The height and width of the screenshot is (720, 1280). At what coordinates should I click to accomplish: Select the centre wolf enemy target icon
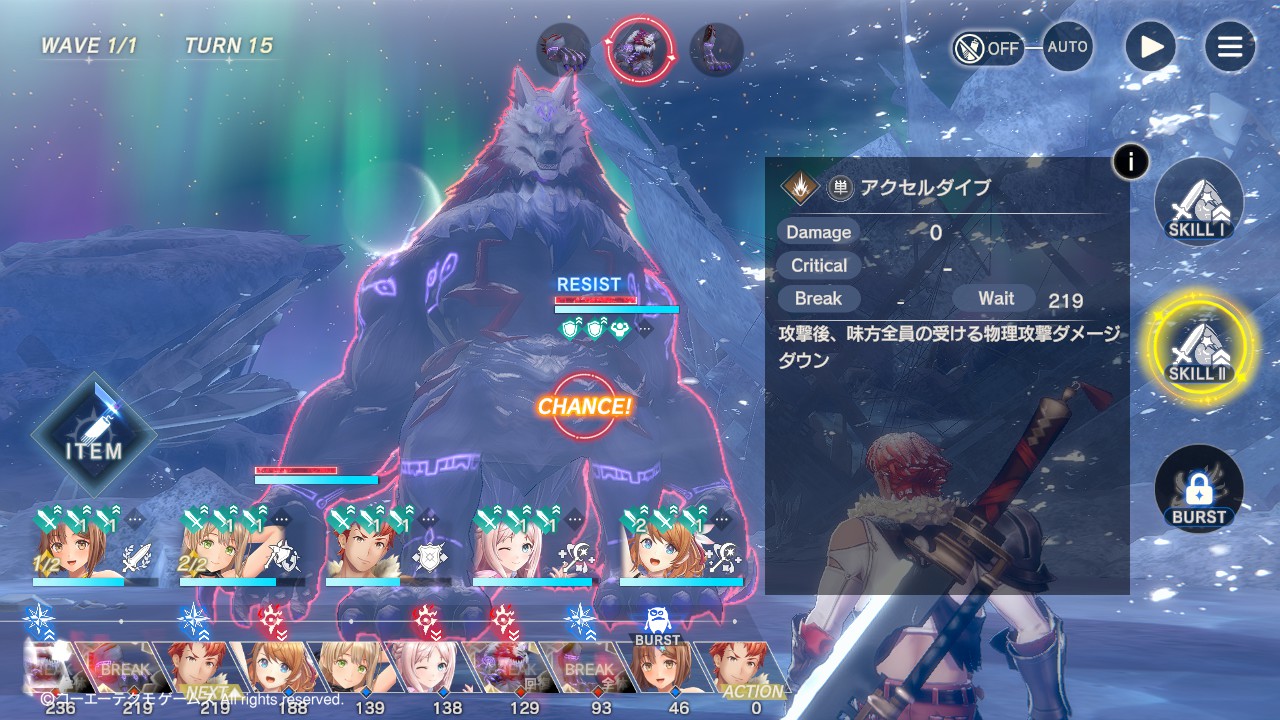pos(640,49)
